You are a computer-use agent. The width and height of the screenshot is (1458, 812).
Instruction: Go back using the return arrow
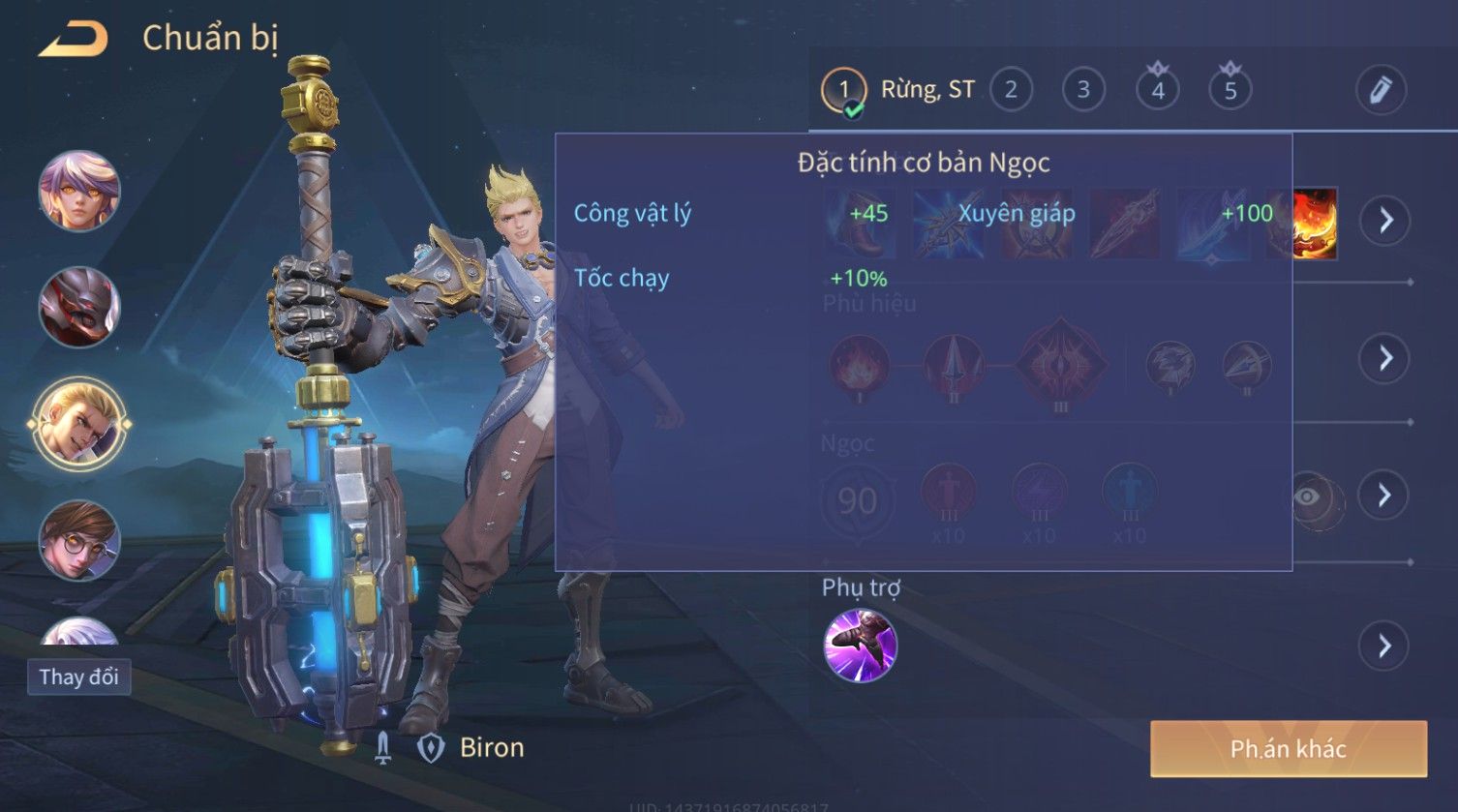[x=73, y=41]
